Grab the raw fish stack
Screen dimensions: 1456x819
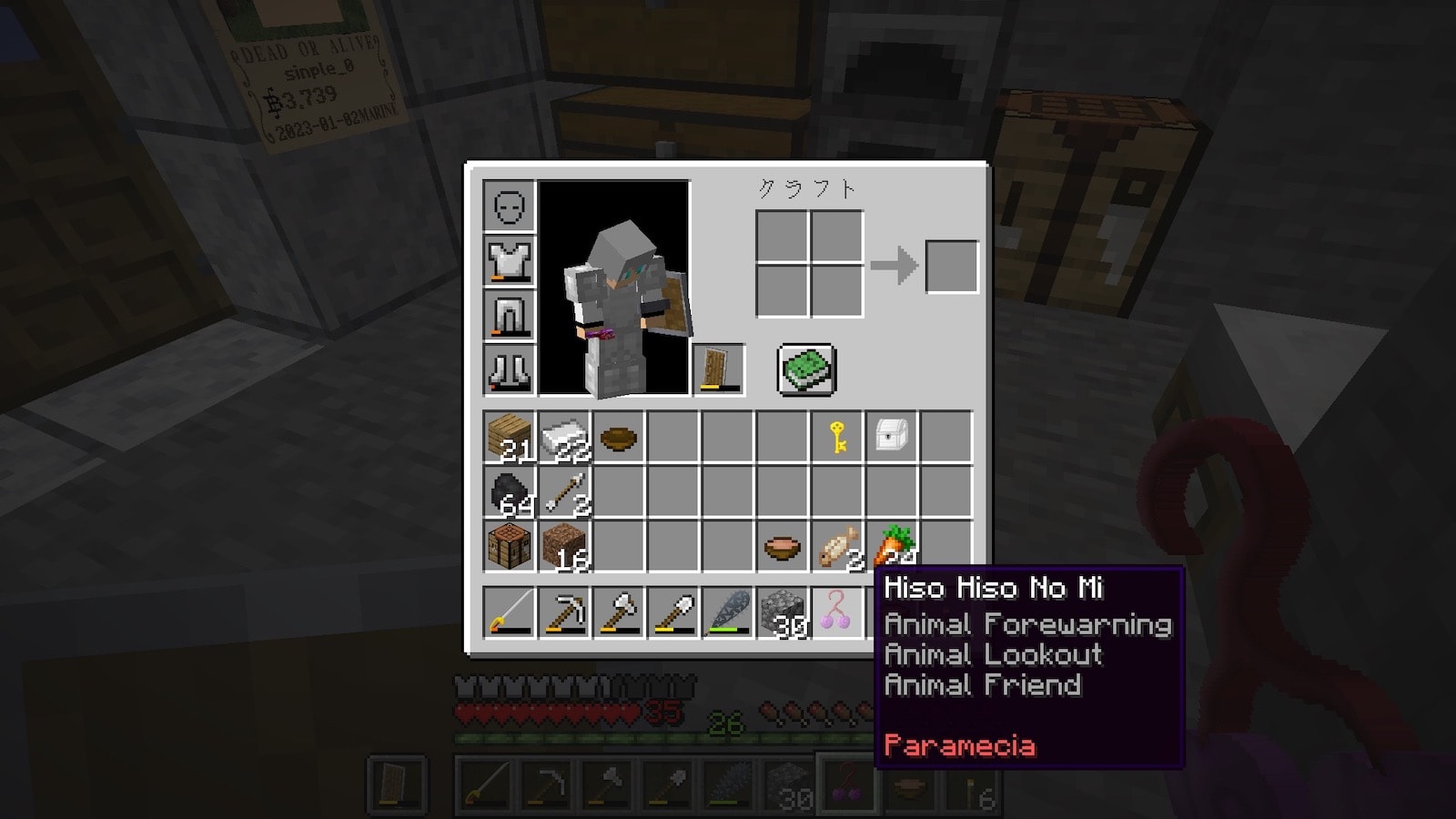837,547
